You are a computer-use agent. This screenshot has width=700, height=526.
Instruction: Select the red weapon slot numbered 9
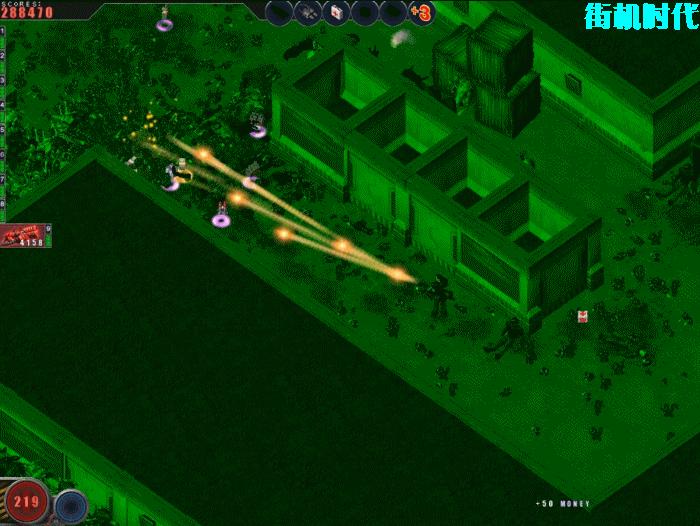[24, 236]
